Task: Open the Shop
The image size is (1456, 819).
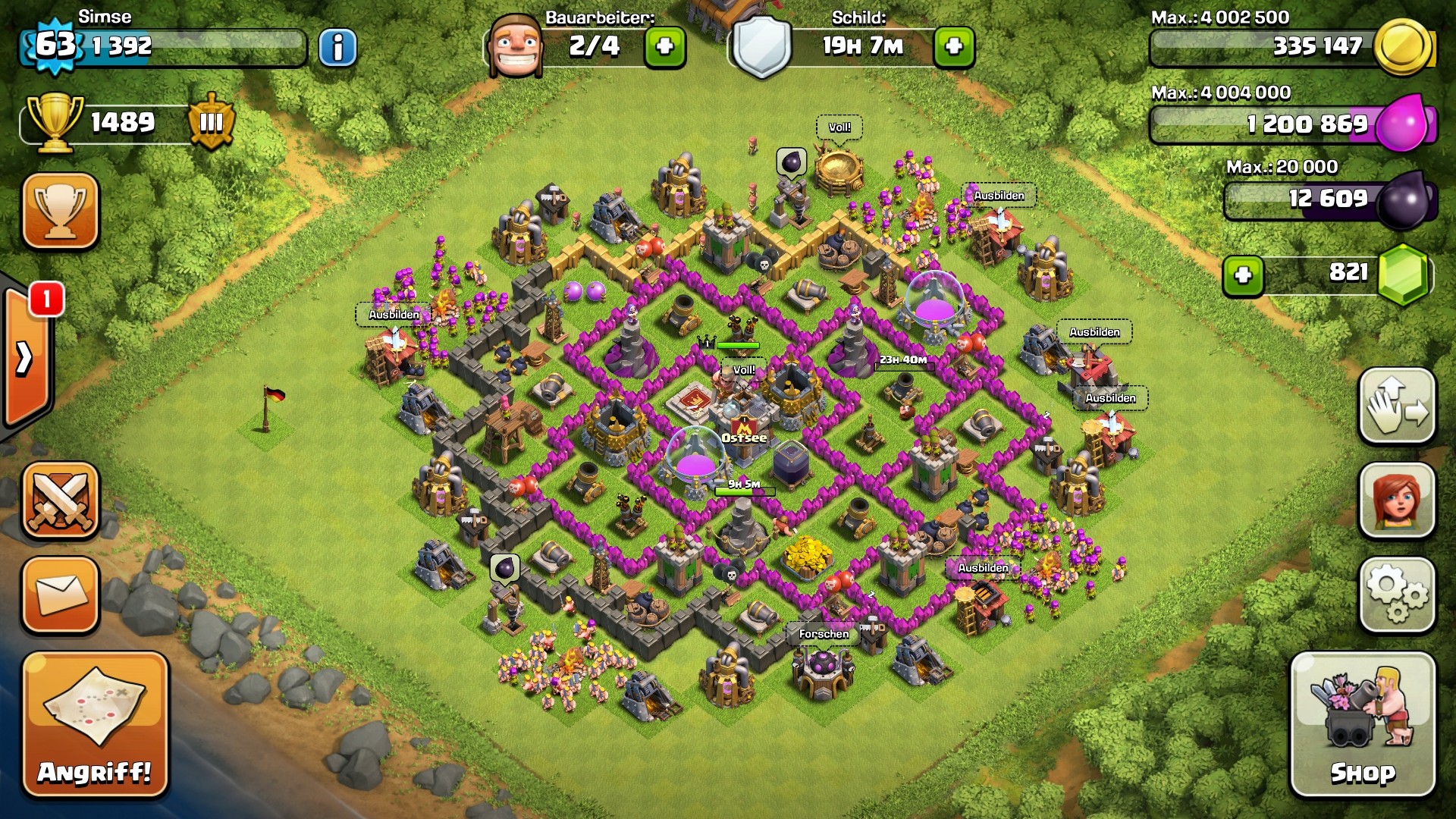Action: 1363,725
